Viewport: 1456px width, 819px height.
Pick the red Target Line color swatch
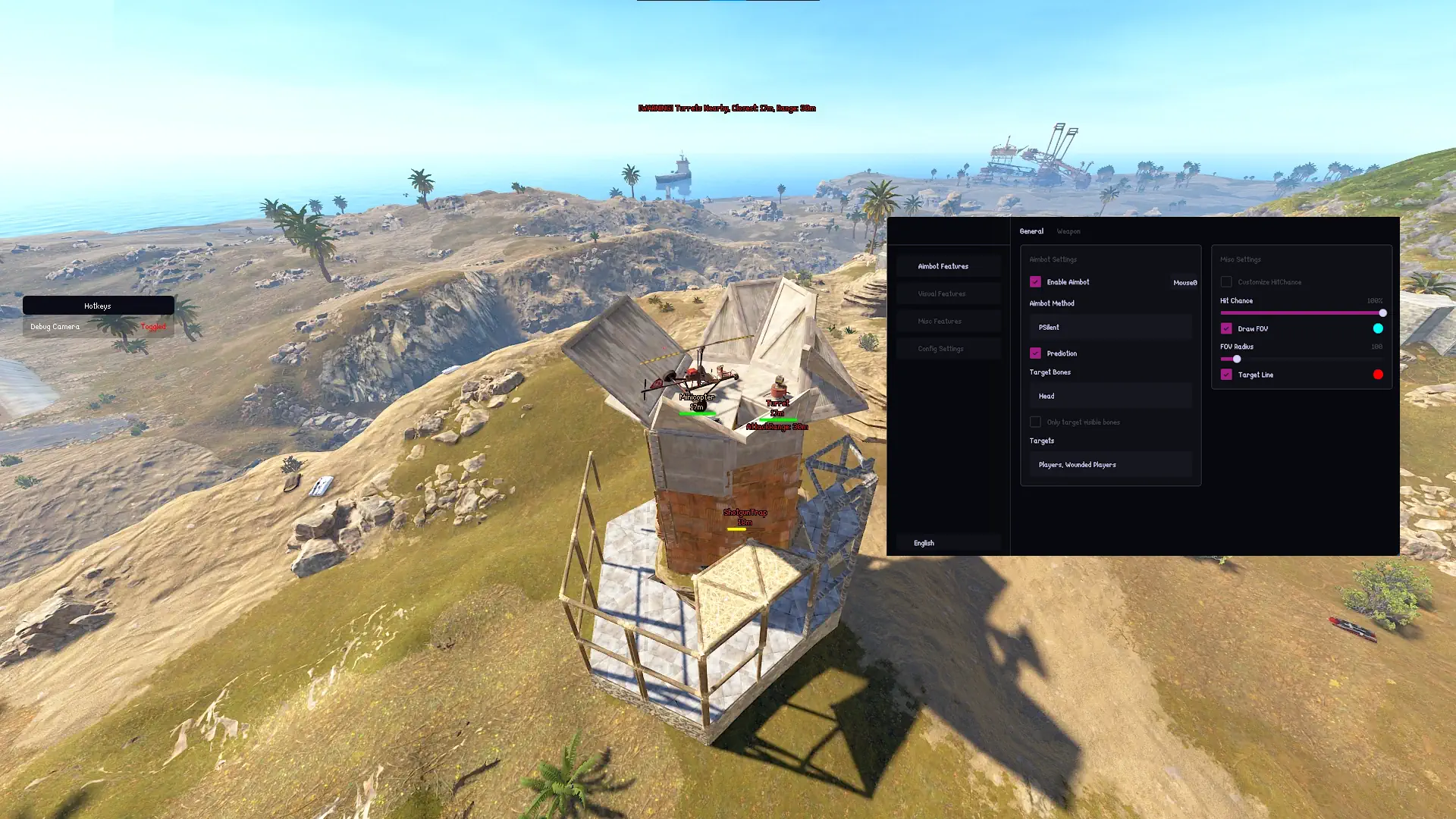[1378, 374]
